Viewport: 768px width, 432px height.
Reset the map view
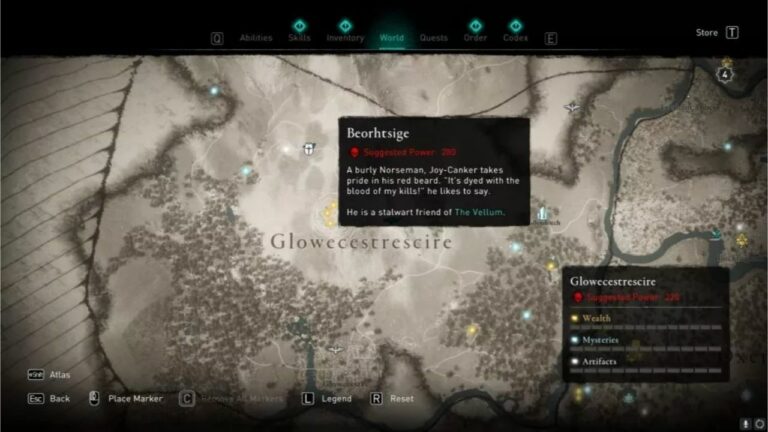pyautogui.click(x=402, y=398)
